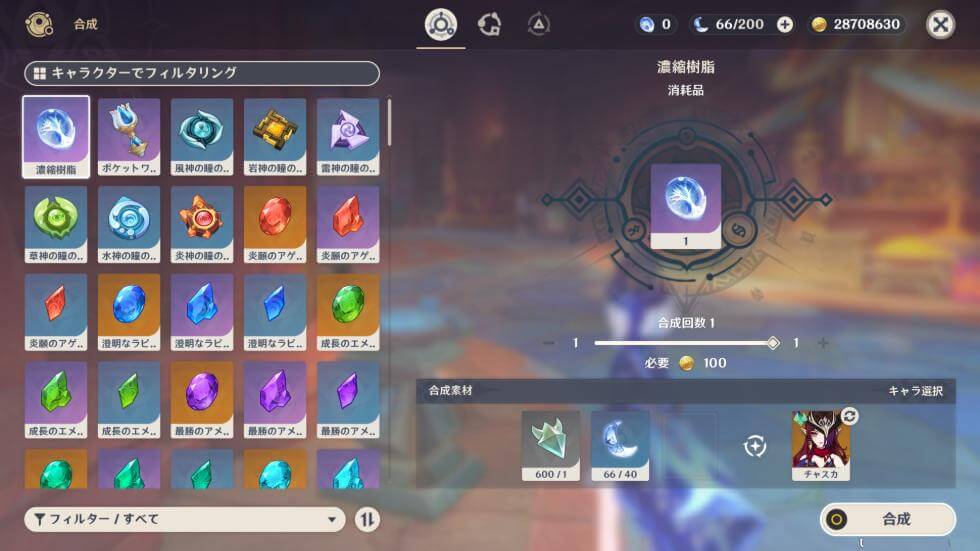Image resolution: width=980 pixels, height=551 pixels.
Task: Select the 濃縮樹脂 item slot
Action: (56, 137)
